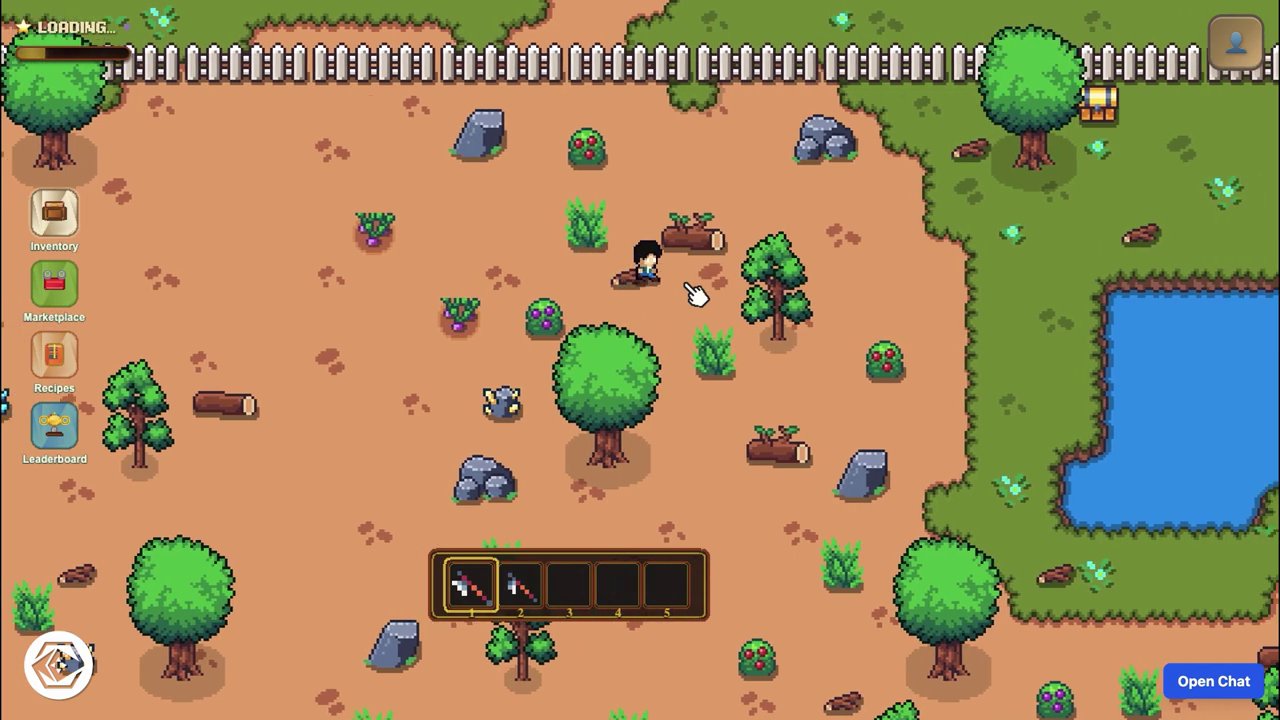Image resolution: width=1280 pixels, height=720 pixels.
Task: Click the fallen log beside the character
Action: pyautogui.click(x=692, y=236)
